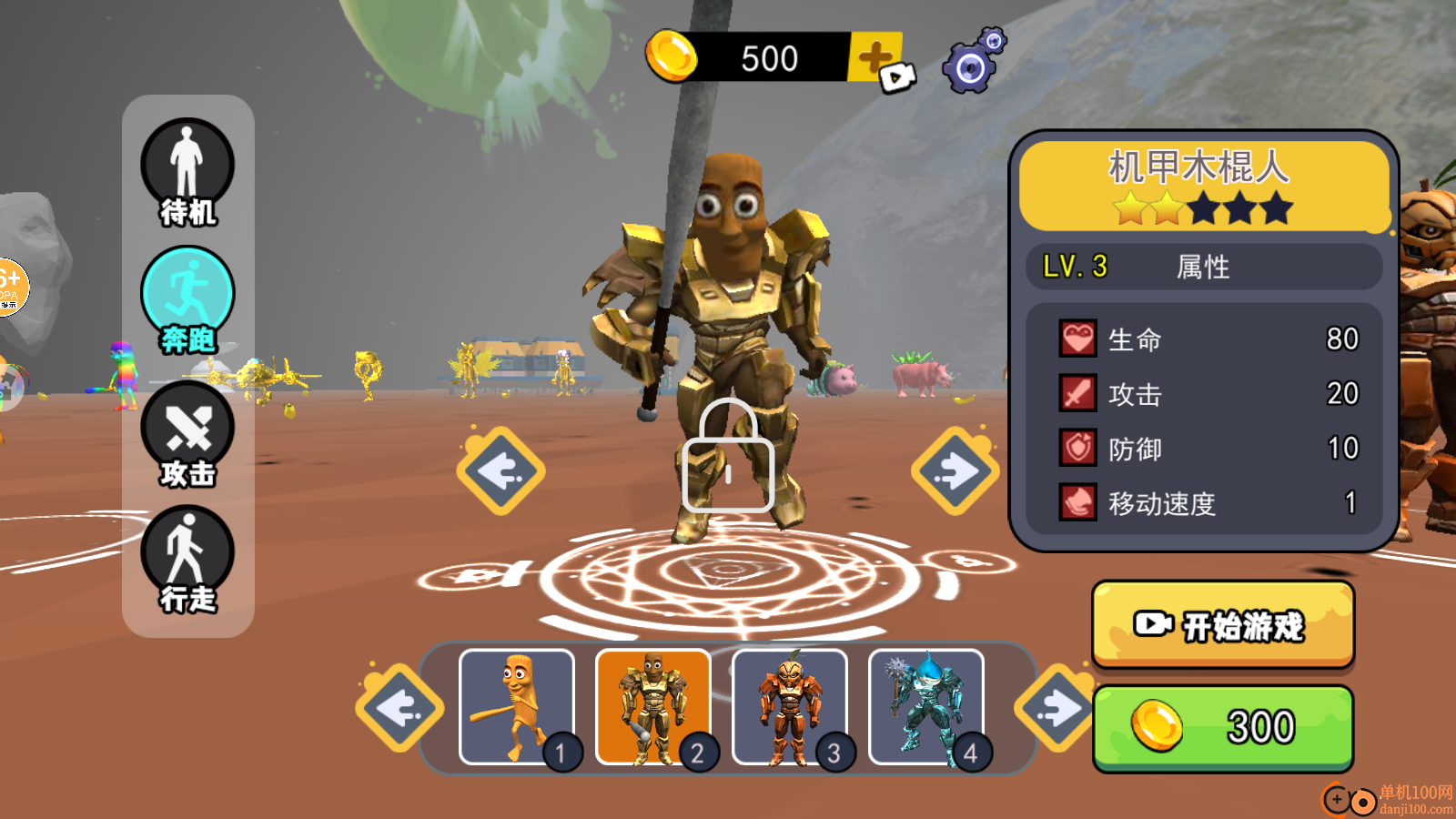The image size is (1456, 819).
Task: Show next character with right arrow beside model
Action: click(955, 470)
